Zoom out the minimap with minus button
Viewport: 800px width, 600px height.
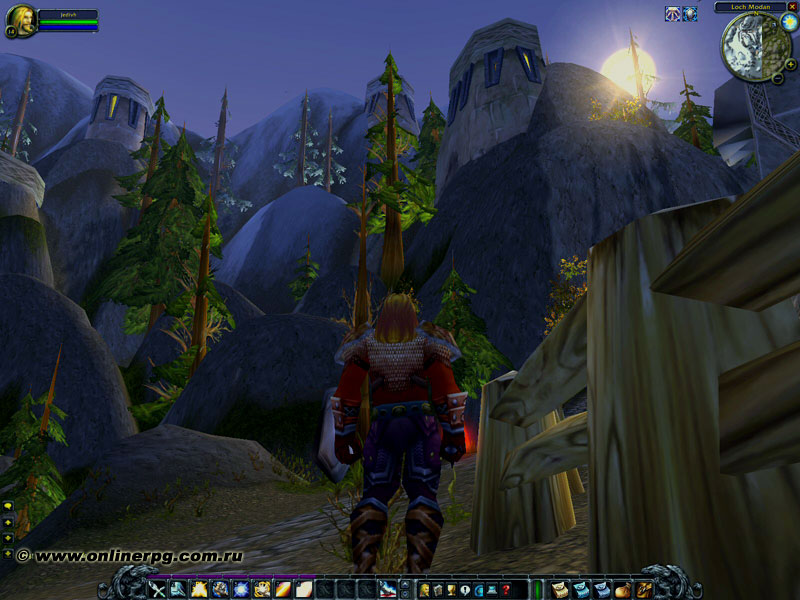pos(778,77)
